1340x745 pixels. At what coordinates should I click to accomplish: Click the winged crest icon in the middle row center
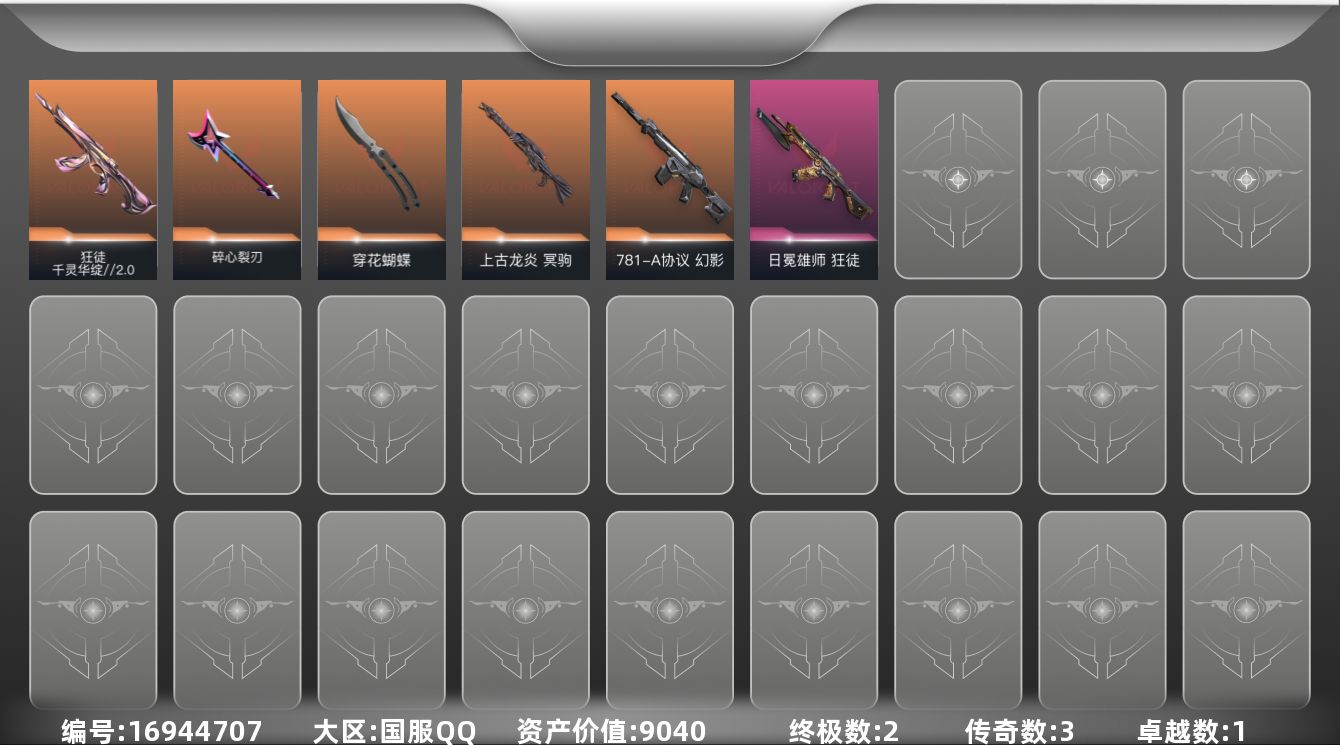[x=669, y=395]
